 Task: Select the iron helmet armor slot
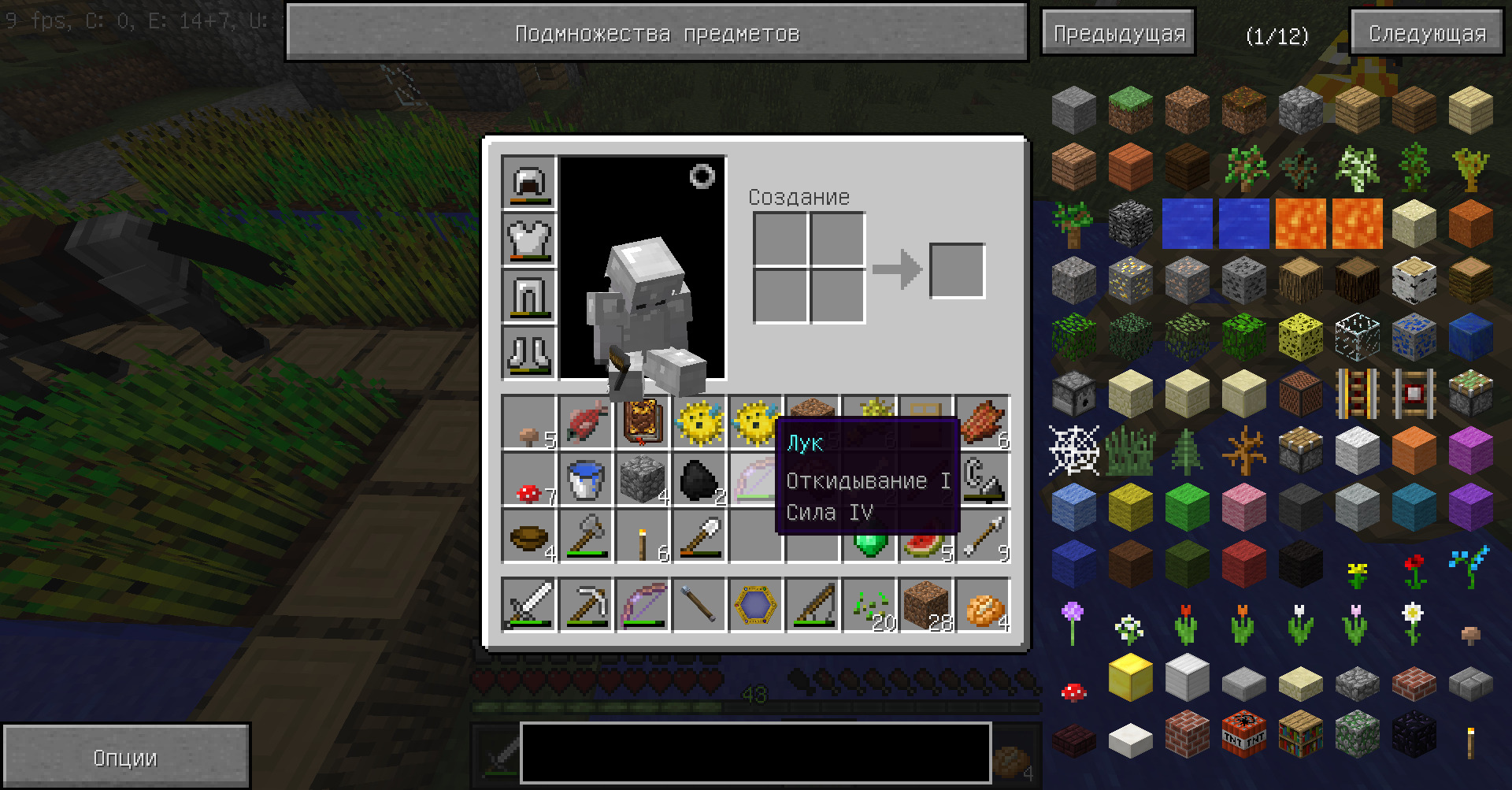pyautogui.click(x=528, y=183)
